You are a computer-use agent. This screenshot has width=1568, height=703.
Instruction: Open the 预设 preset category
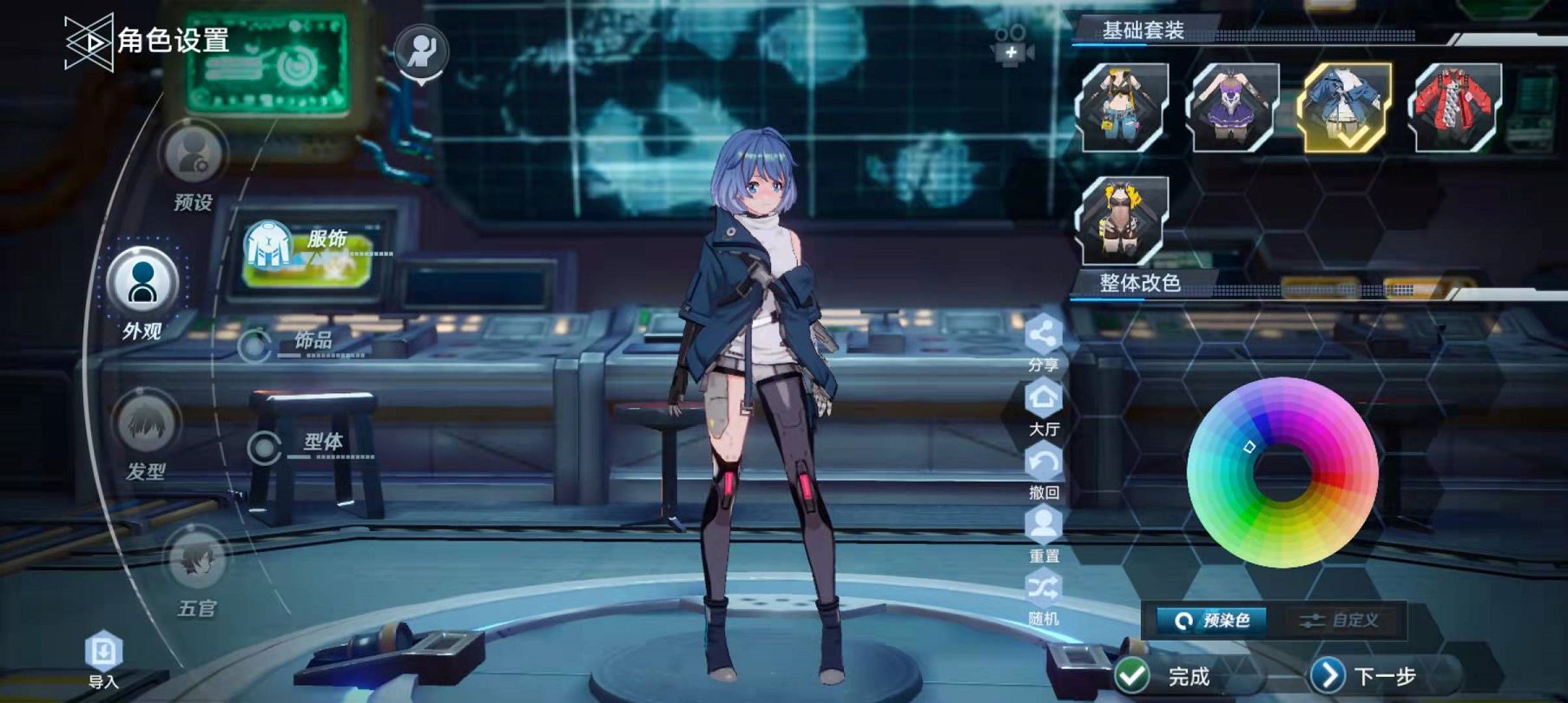[x=192, y=155]
